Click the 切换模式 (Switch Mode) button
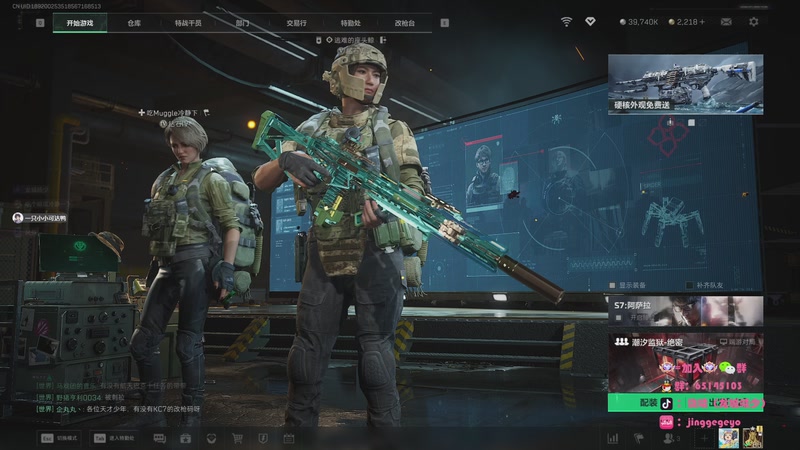 coord(59,438)
